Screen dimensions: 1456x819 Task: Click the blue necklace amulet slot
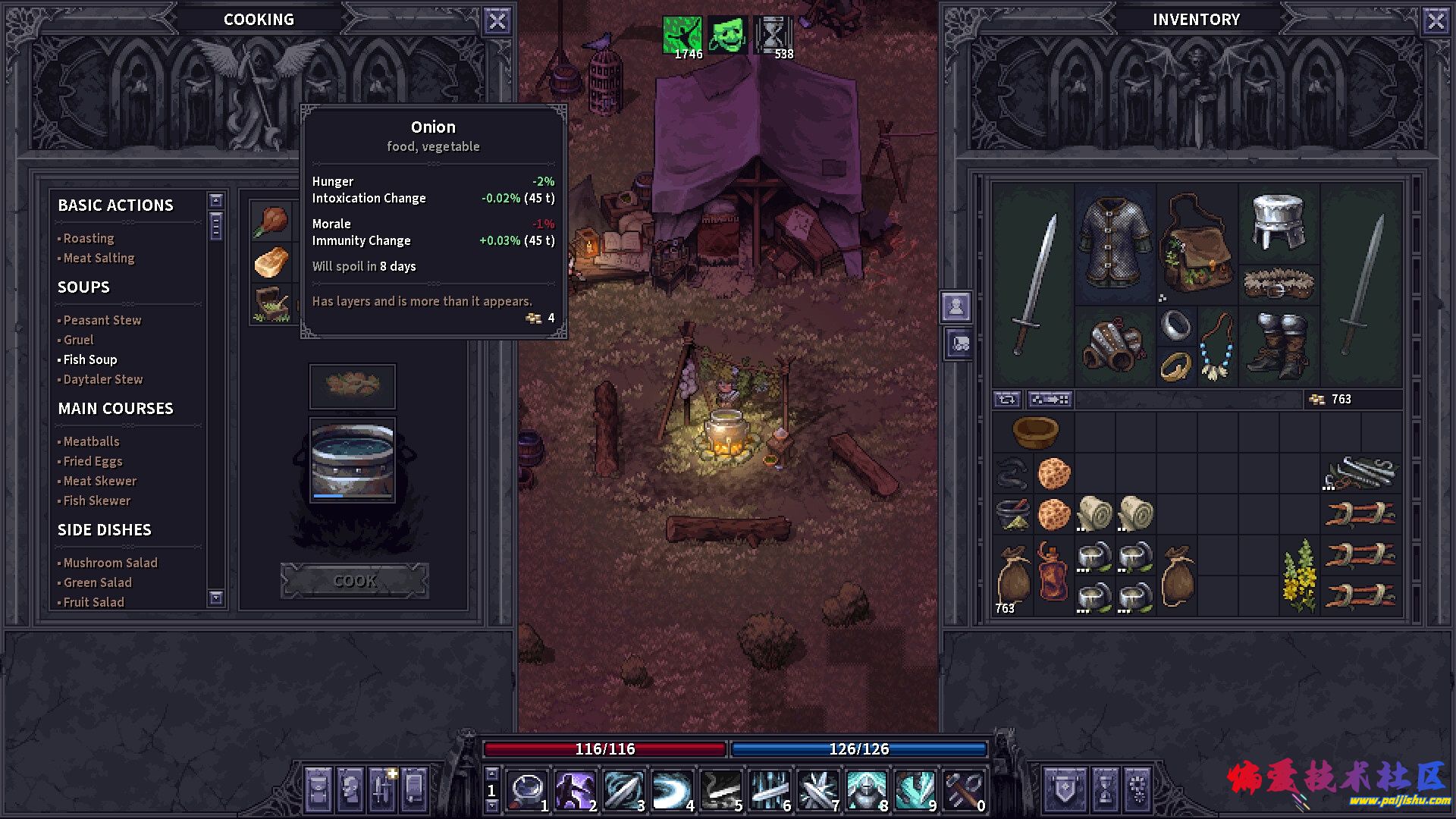[1216, 347]
